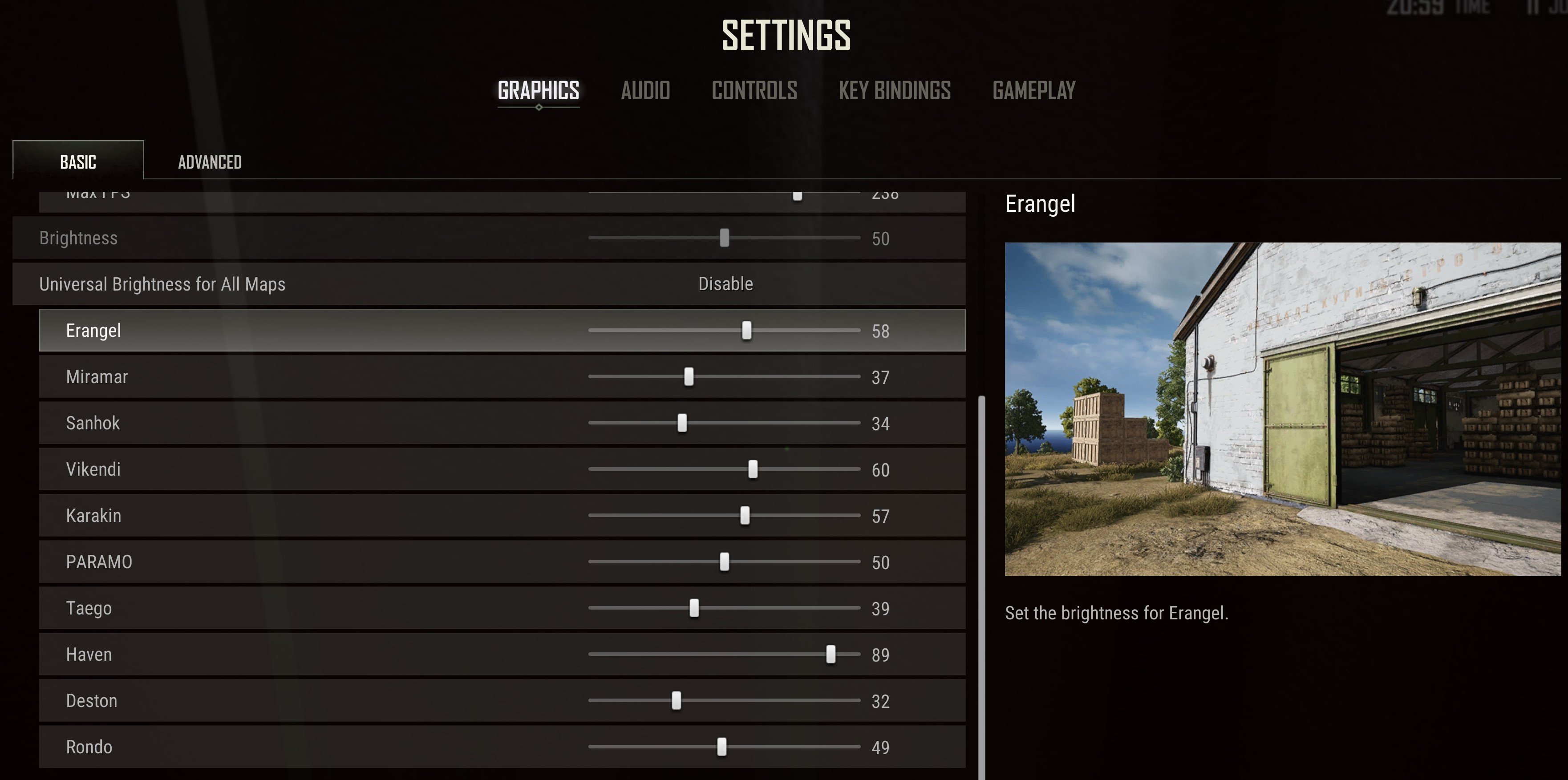Switch to the ADVANCED graphics tab
1568x780 pixels.
pos(209,162)
